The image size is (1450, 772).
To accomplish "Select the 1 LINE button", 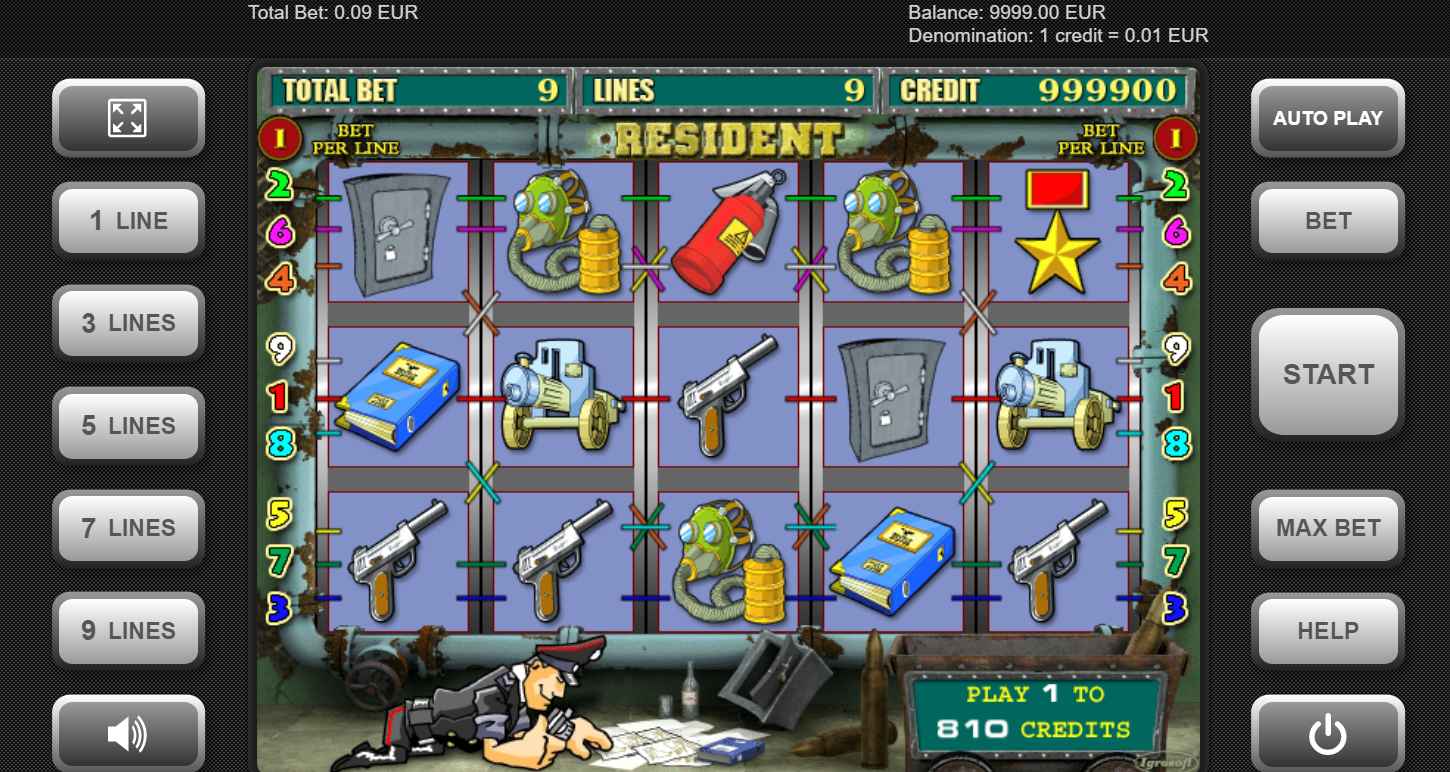I will coord(128,221).
